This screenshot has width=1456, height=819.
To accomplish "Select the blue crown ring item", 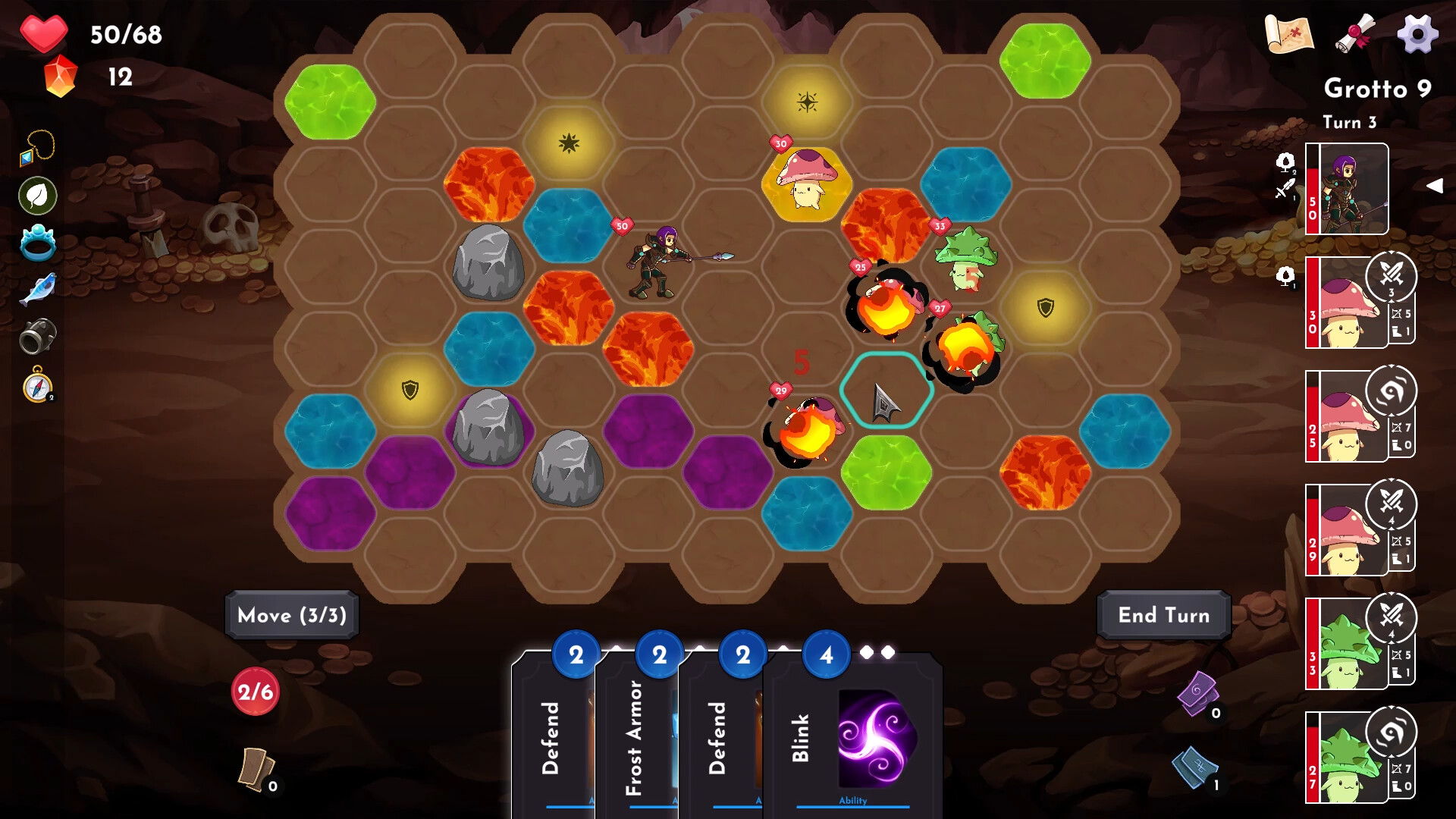I will 38,243.
